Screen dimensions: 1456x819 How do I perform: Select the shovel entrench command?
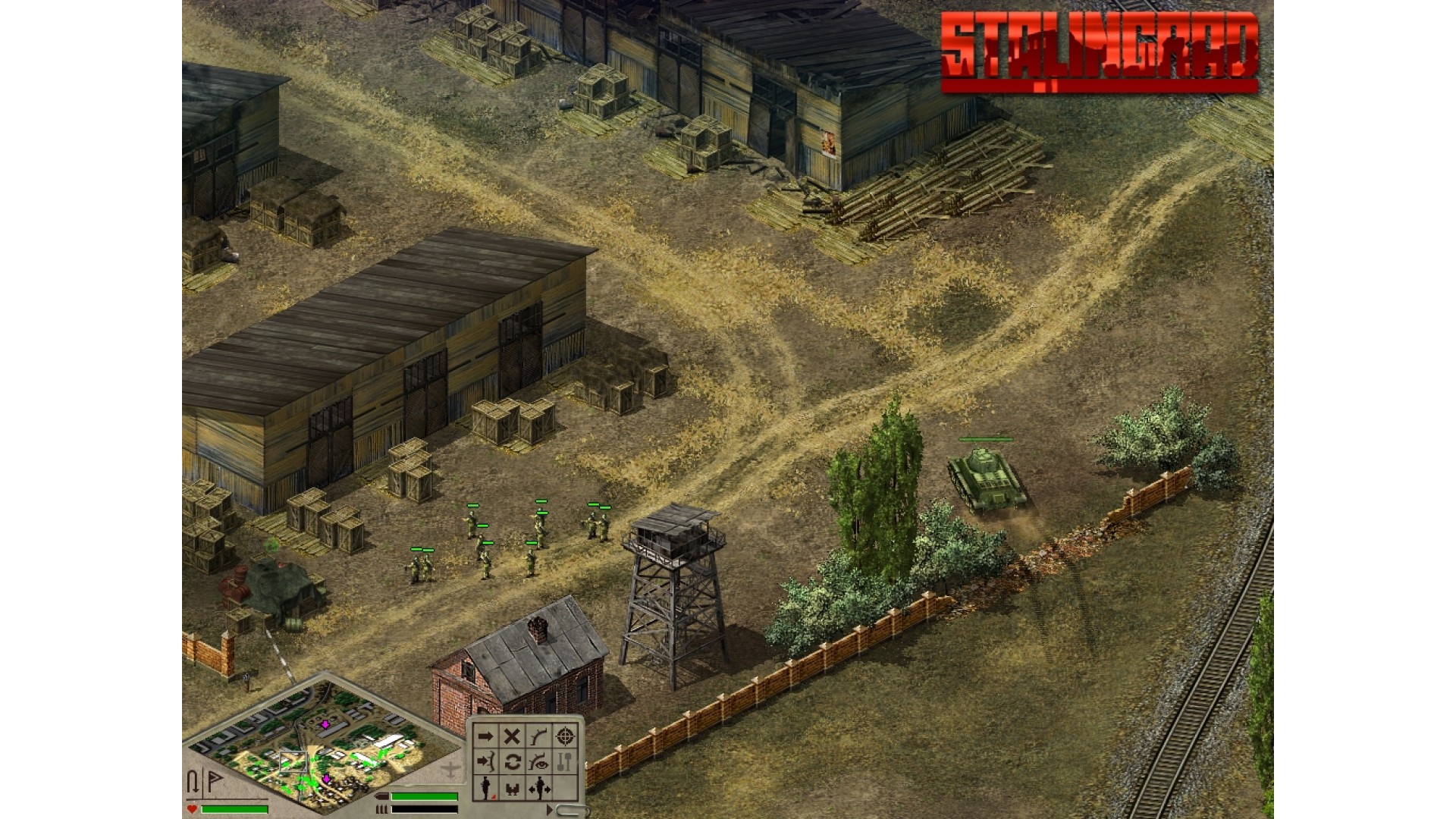coord(565,762)
